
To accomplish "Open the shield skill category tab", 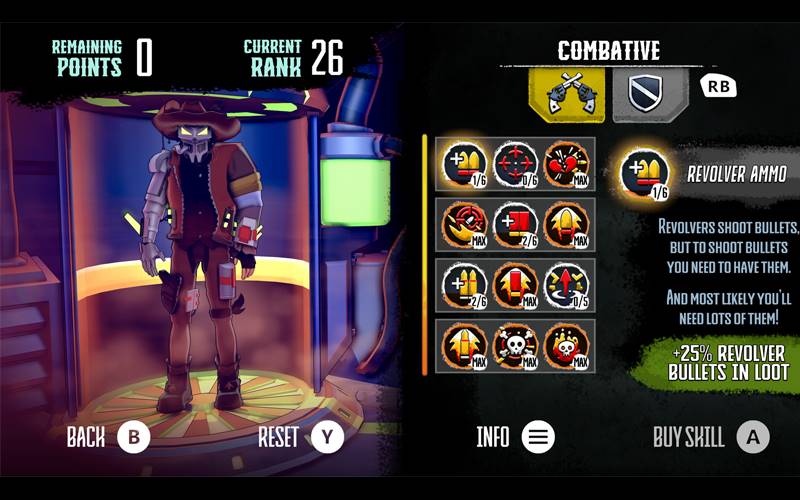I will [649, 93].
